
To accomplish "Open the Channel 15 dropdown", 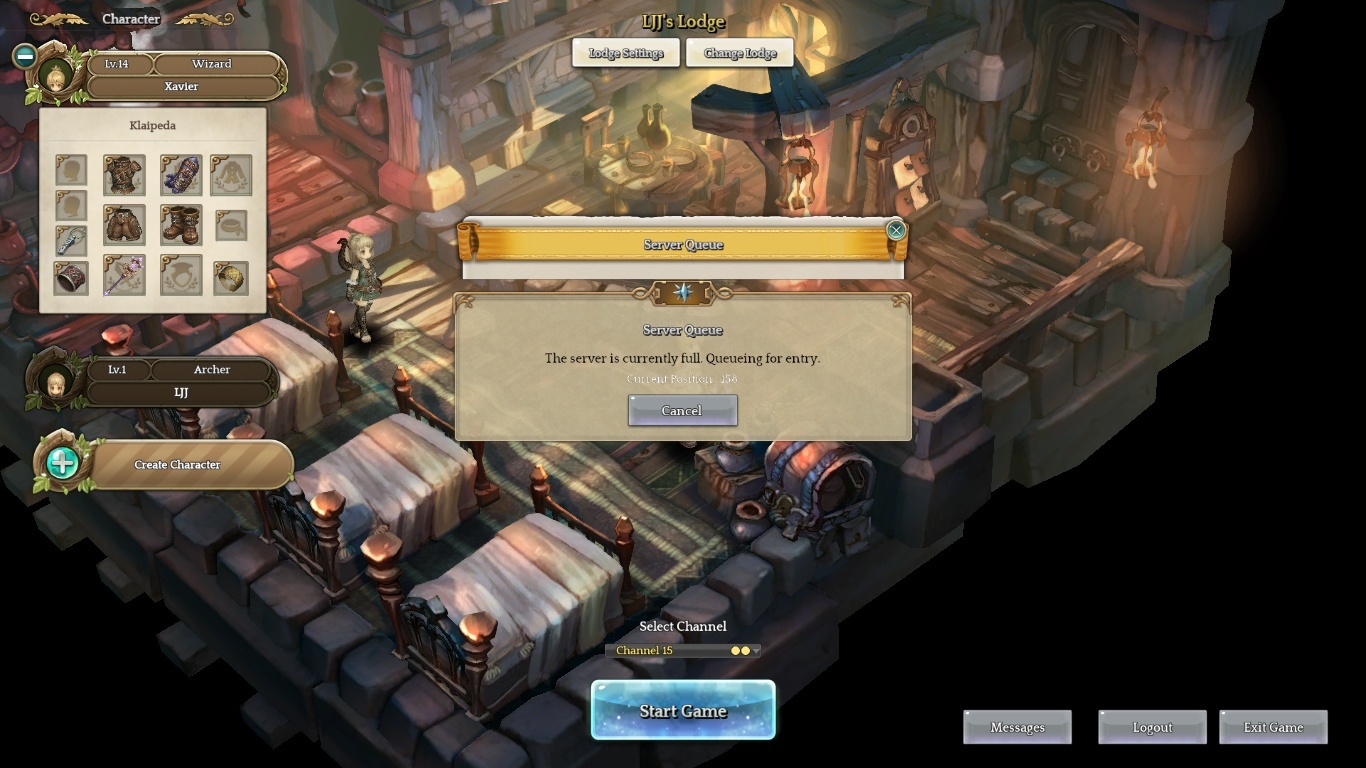I will [683, 650].
